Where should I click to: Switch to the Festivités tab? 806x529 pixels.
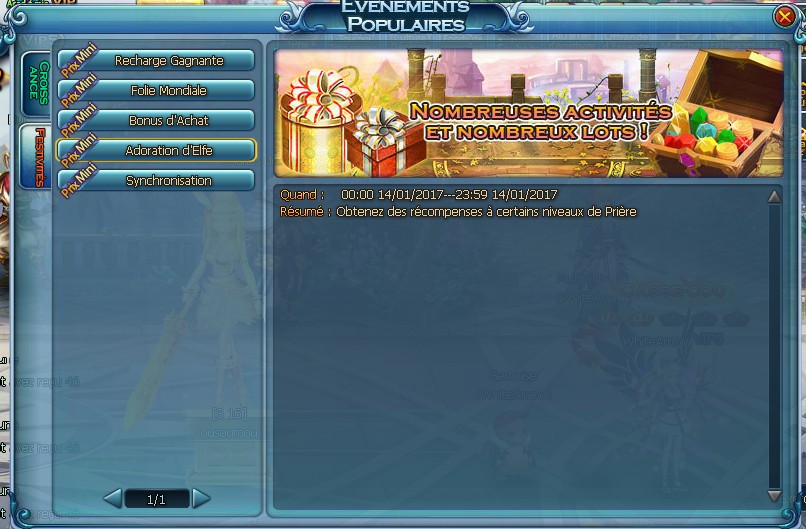point(37,157)
